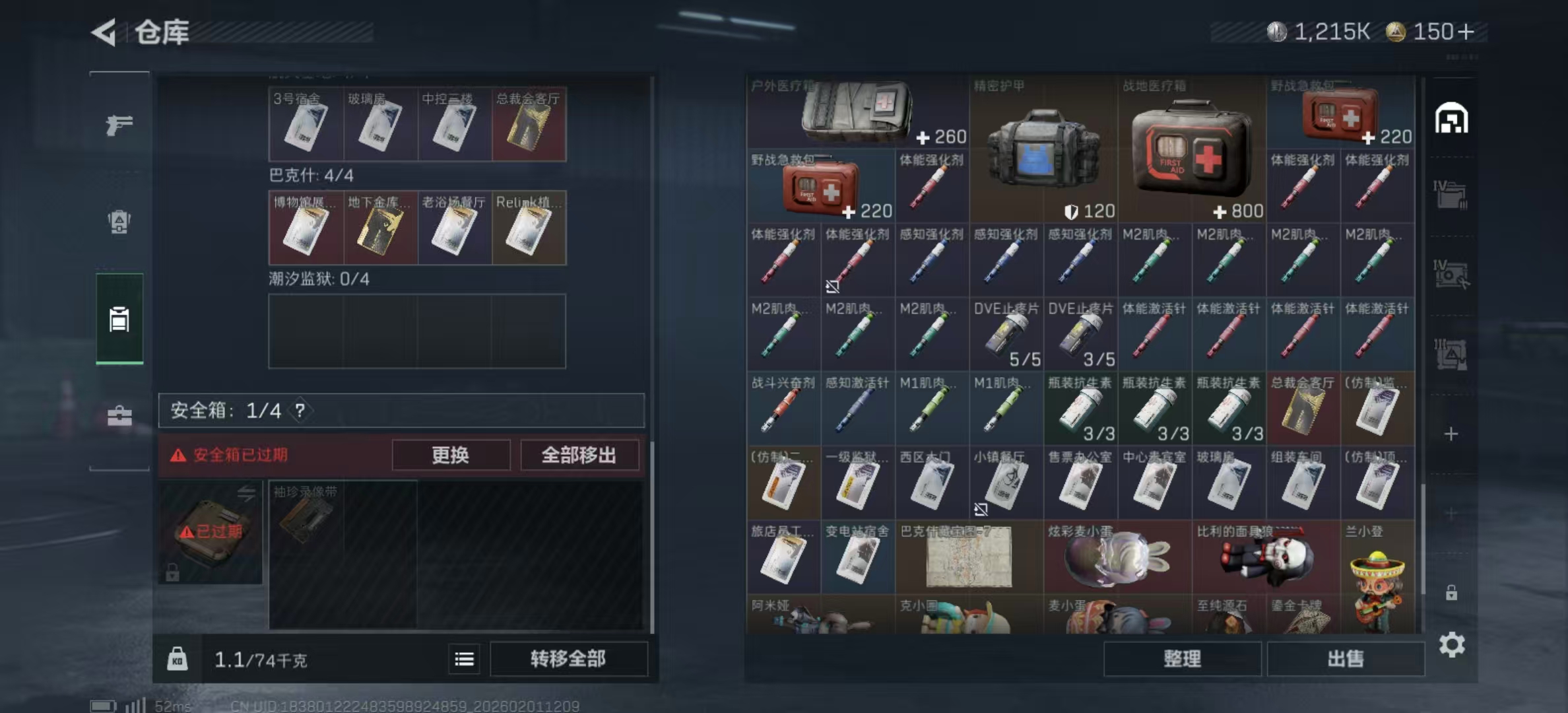Click the shelter storage icon at top right
Viewport: 1568px width, 713px height.
click(1452, 119)
